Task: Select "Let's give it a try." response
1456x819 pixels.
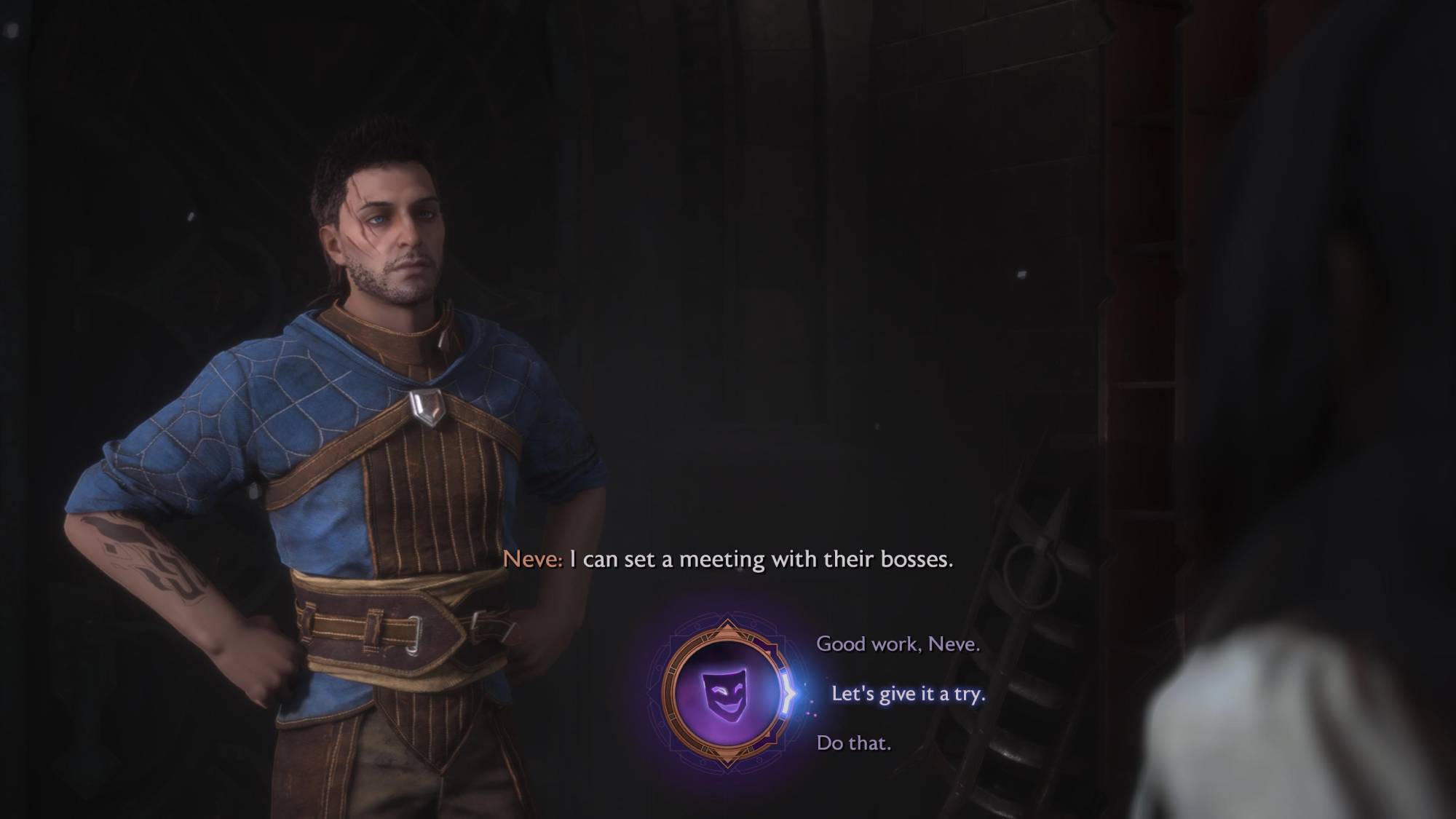Action: [x=908, y=694]
